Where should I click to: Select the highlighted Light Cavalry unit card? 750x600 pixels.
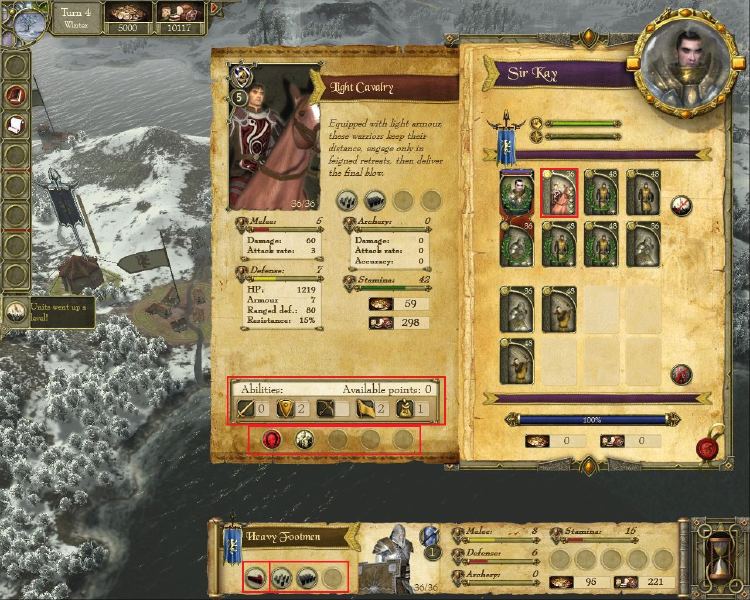[x=560, y=192]
